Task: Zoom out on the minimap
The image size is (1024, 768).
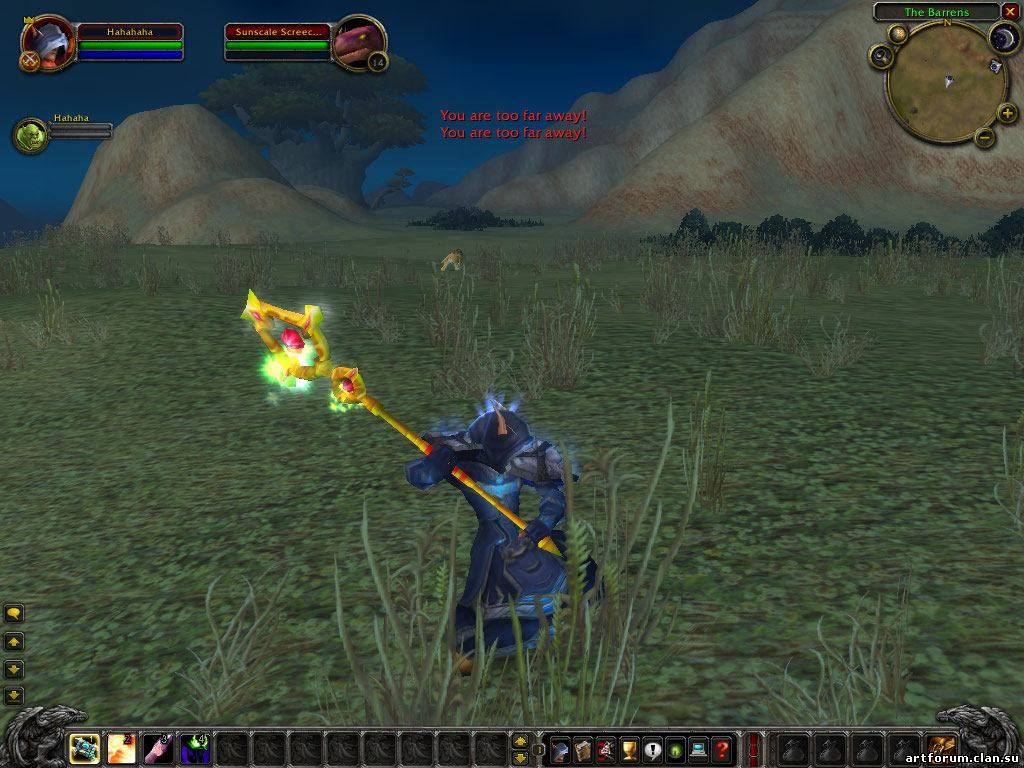Action: (x=984, y=137)
